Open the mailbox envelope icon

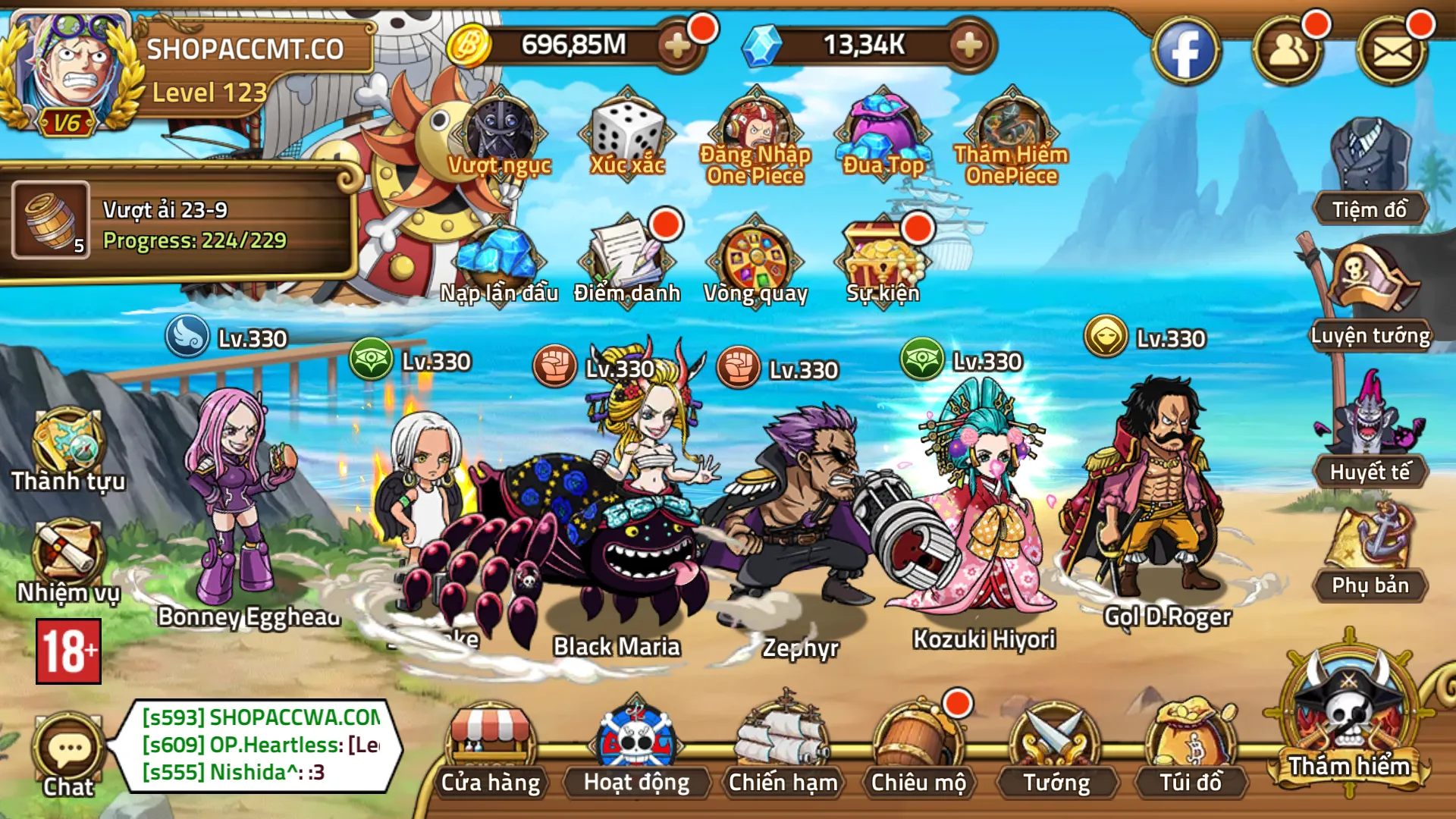[x=1392, y=52]
